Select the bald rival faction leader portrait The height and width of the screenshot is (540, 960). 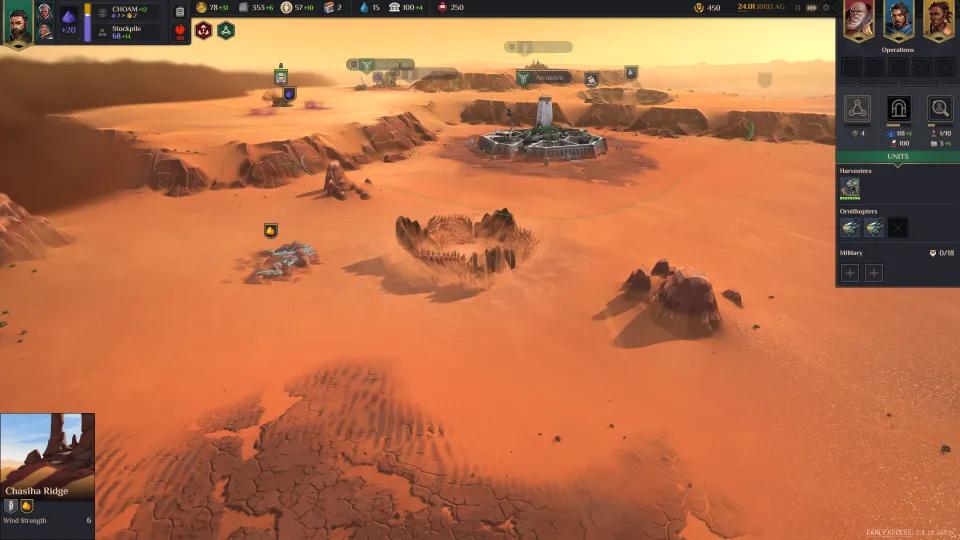[x=858, y=19]
